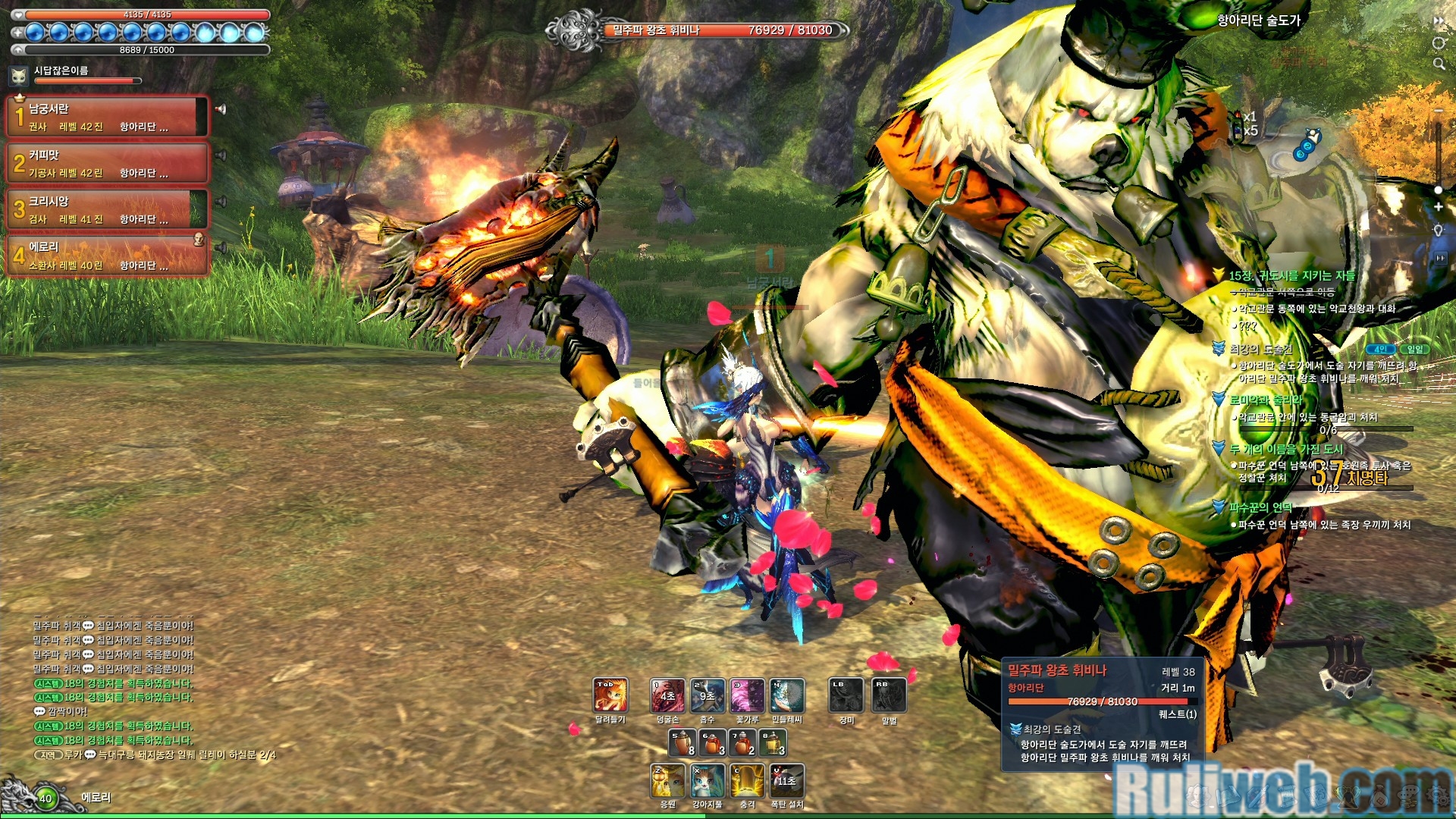
Task: Fire the 충격 shock skill
Action: (x=747, y=781)
